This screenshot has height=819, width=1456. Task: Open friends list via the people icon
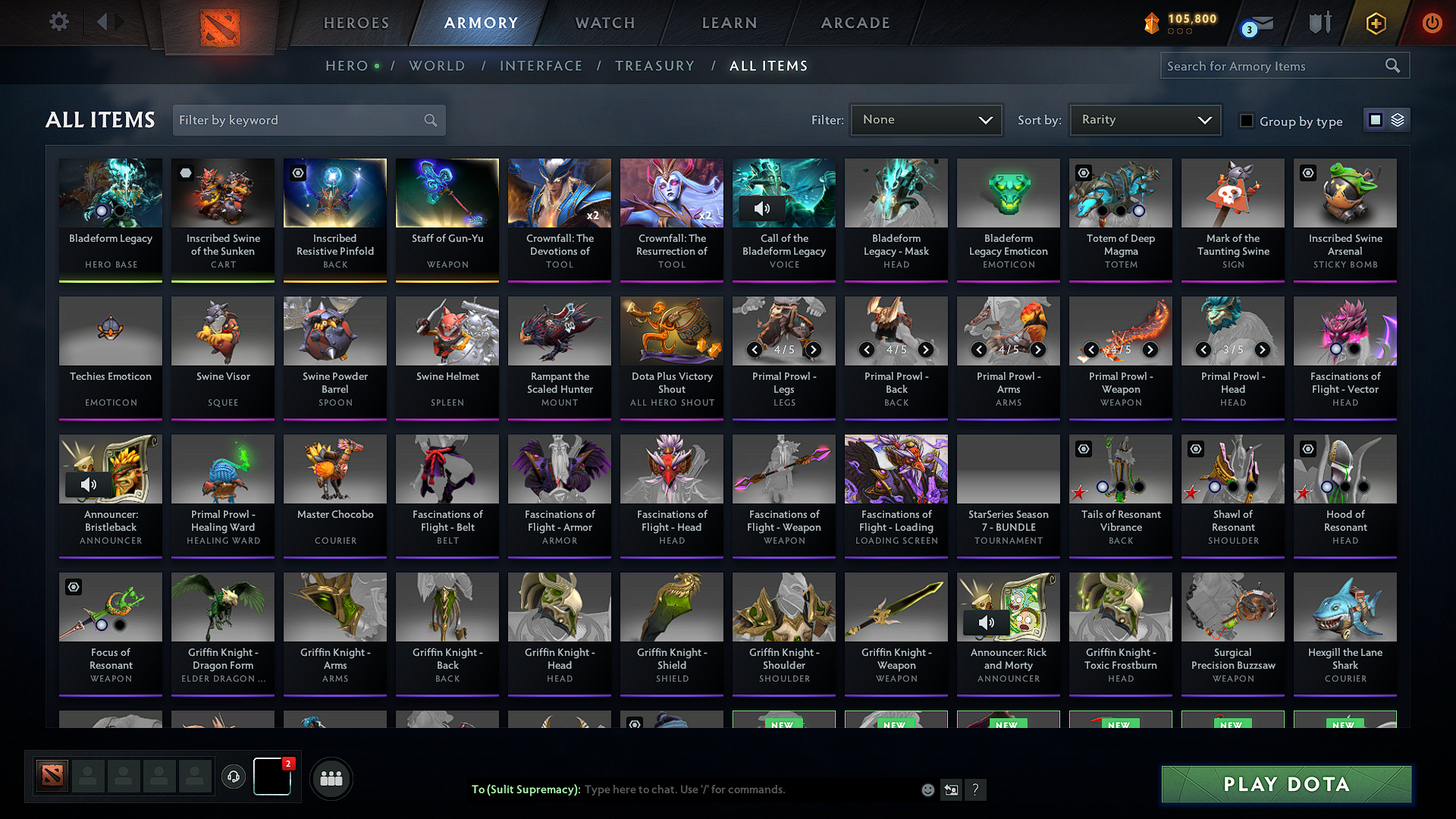[331, 777]
